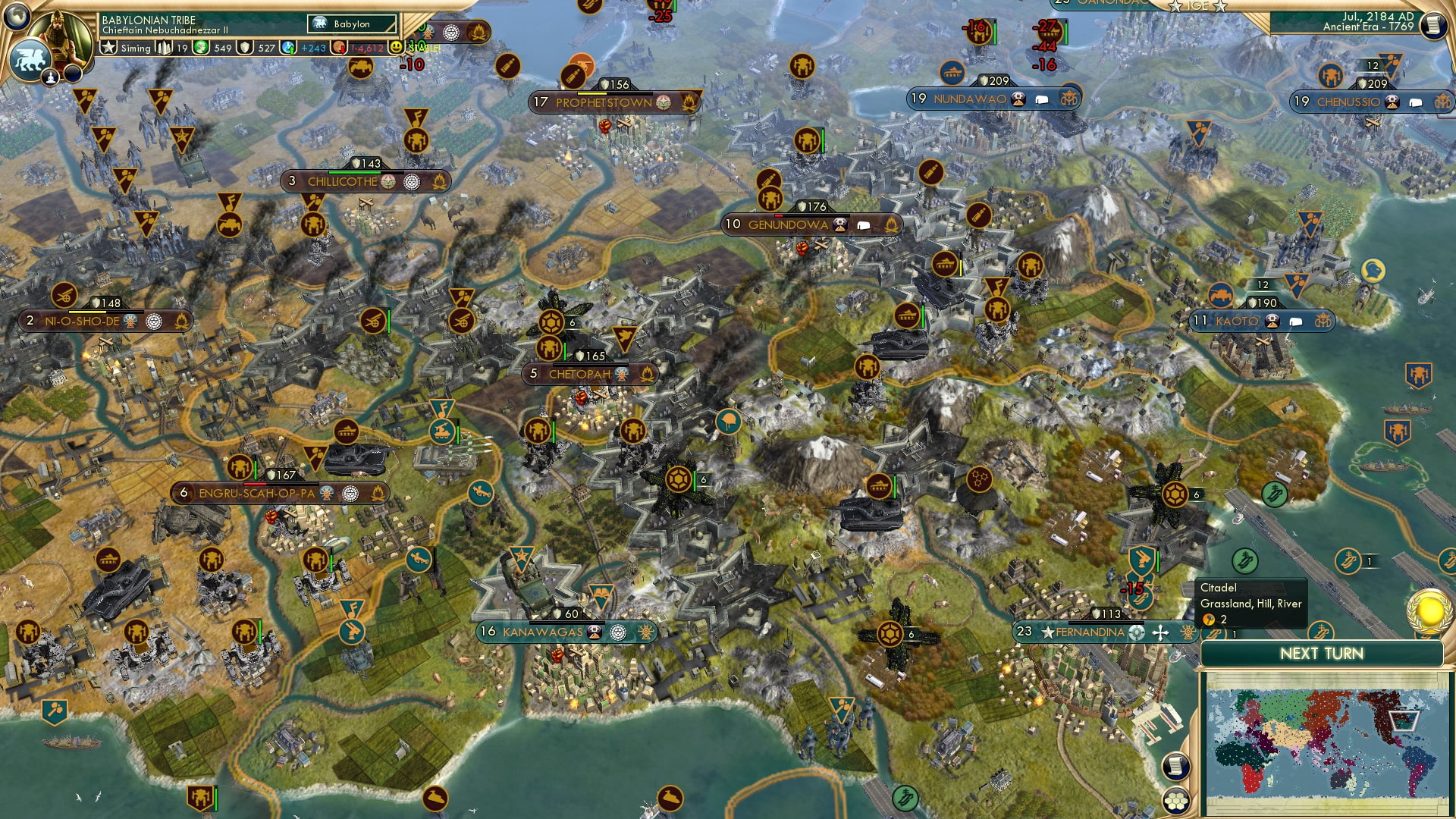Click Genundowa's green health bar
1456x819 pixels.
tap(812, 216)
